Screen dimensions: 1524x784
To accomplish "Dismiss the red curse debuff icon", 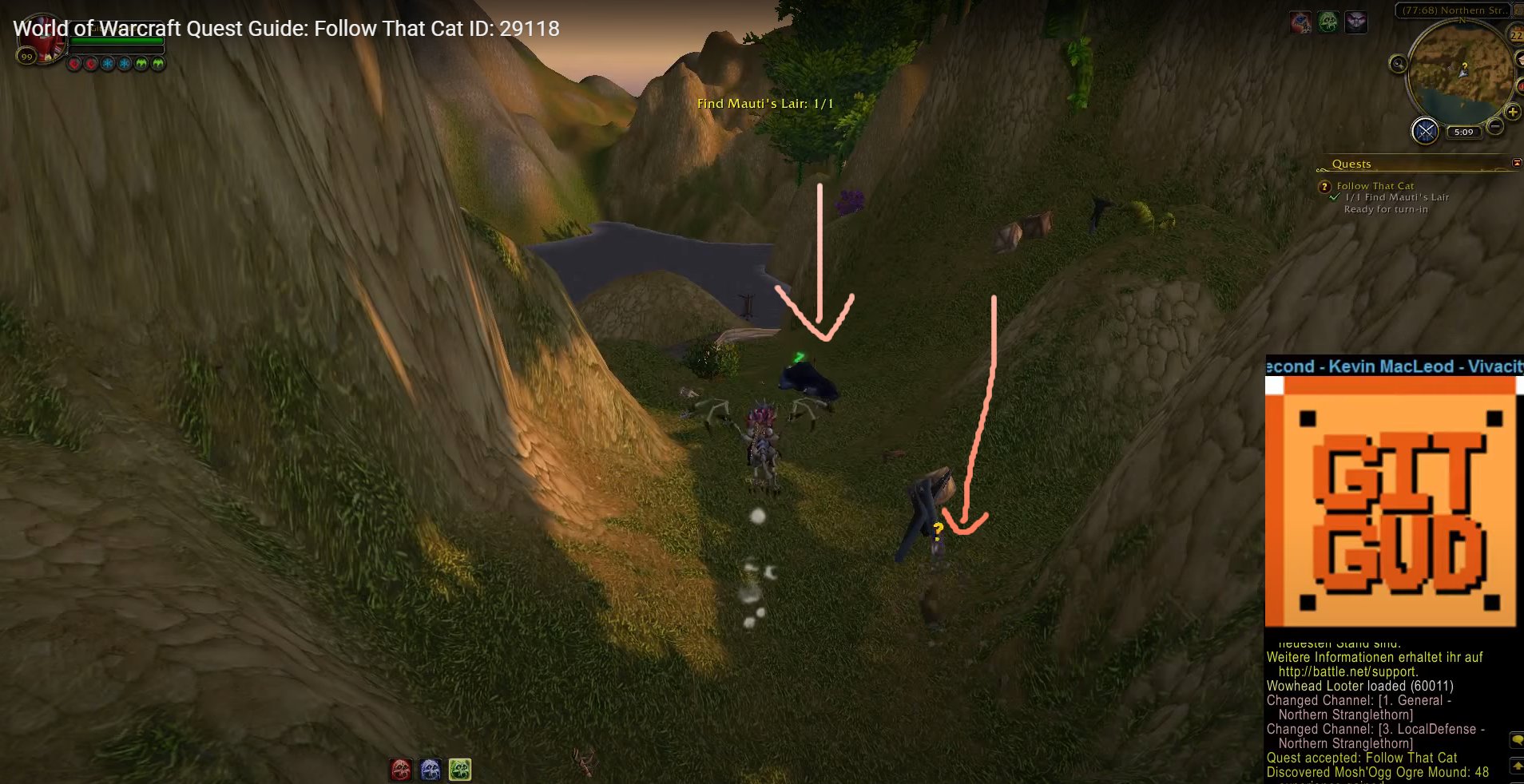I will [75, 63].
